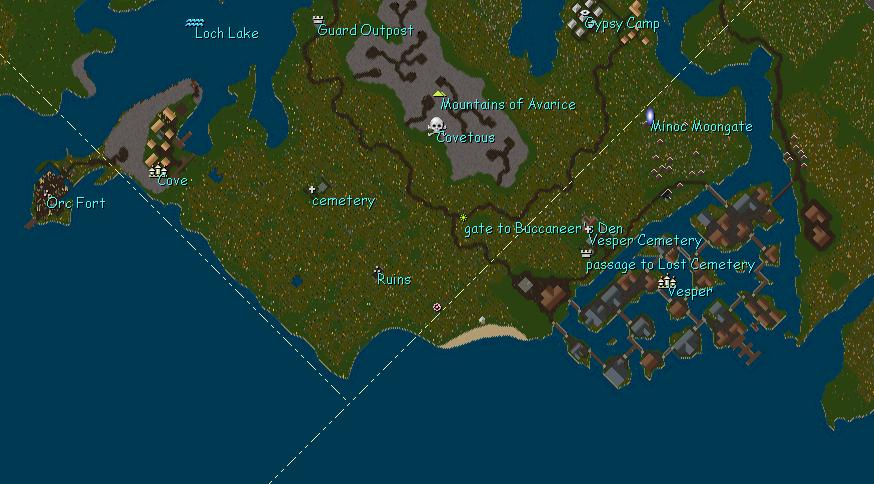Click the passage to Lost Cemetery marker
The image size is (874, 484).
tap(586, 253)
